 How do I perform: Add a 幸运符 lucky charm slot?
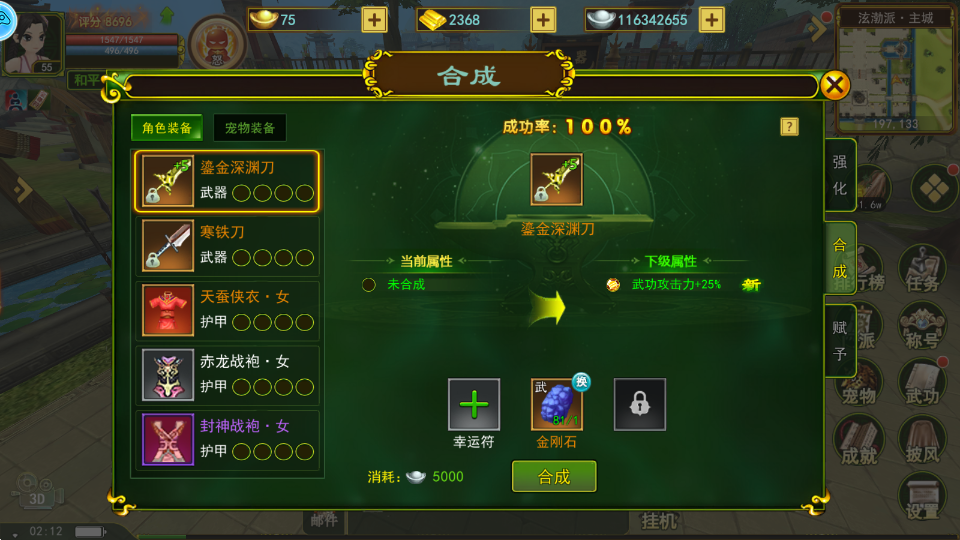[x=473, y=405]
